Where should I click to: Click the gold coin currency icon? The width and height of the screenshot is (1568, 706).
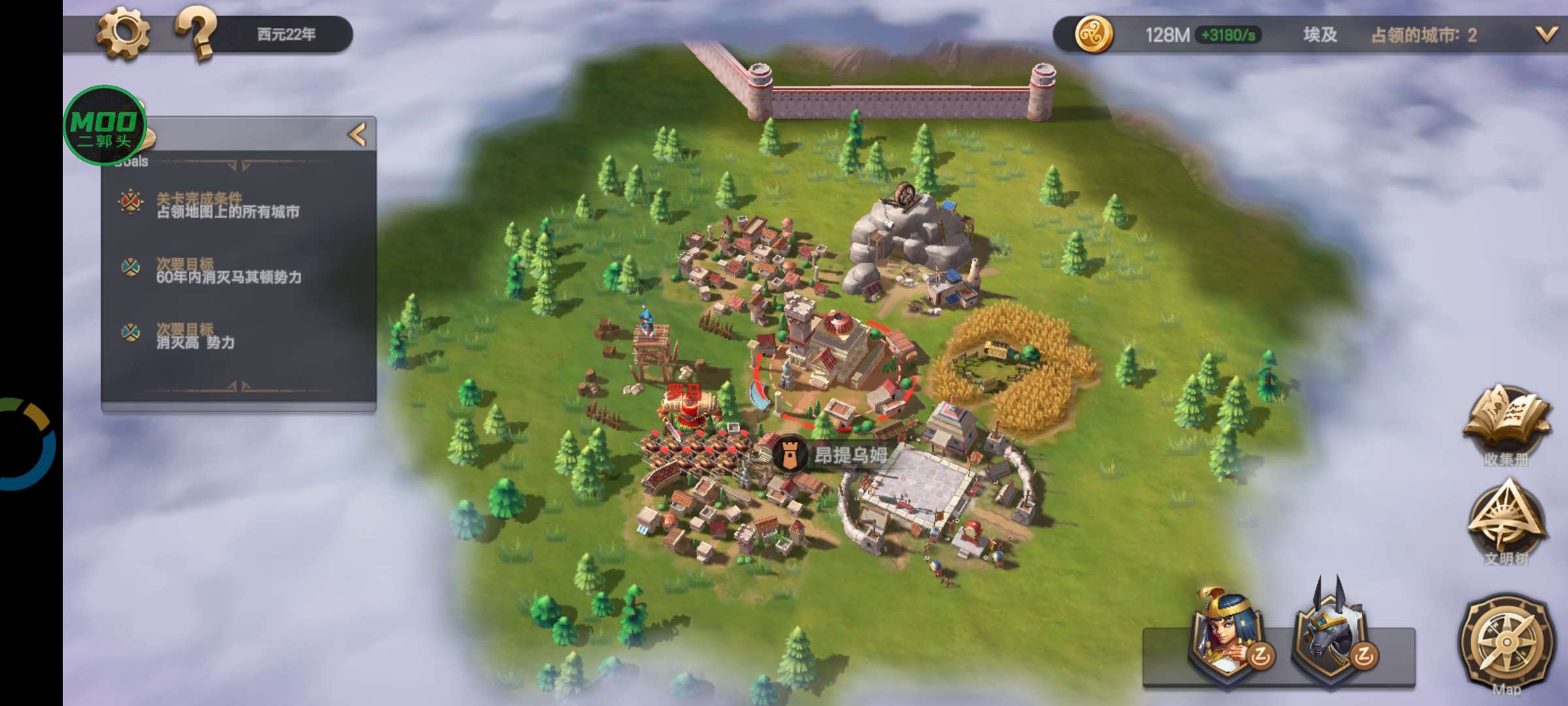pyautogui.click(x=1093, y=35)
